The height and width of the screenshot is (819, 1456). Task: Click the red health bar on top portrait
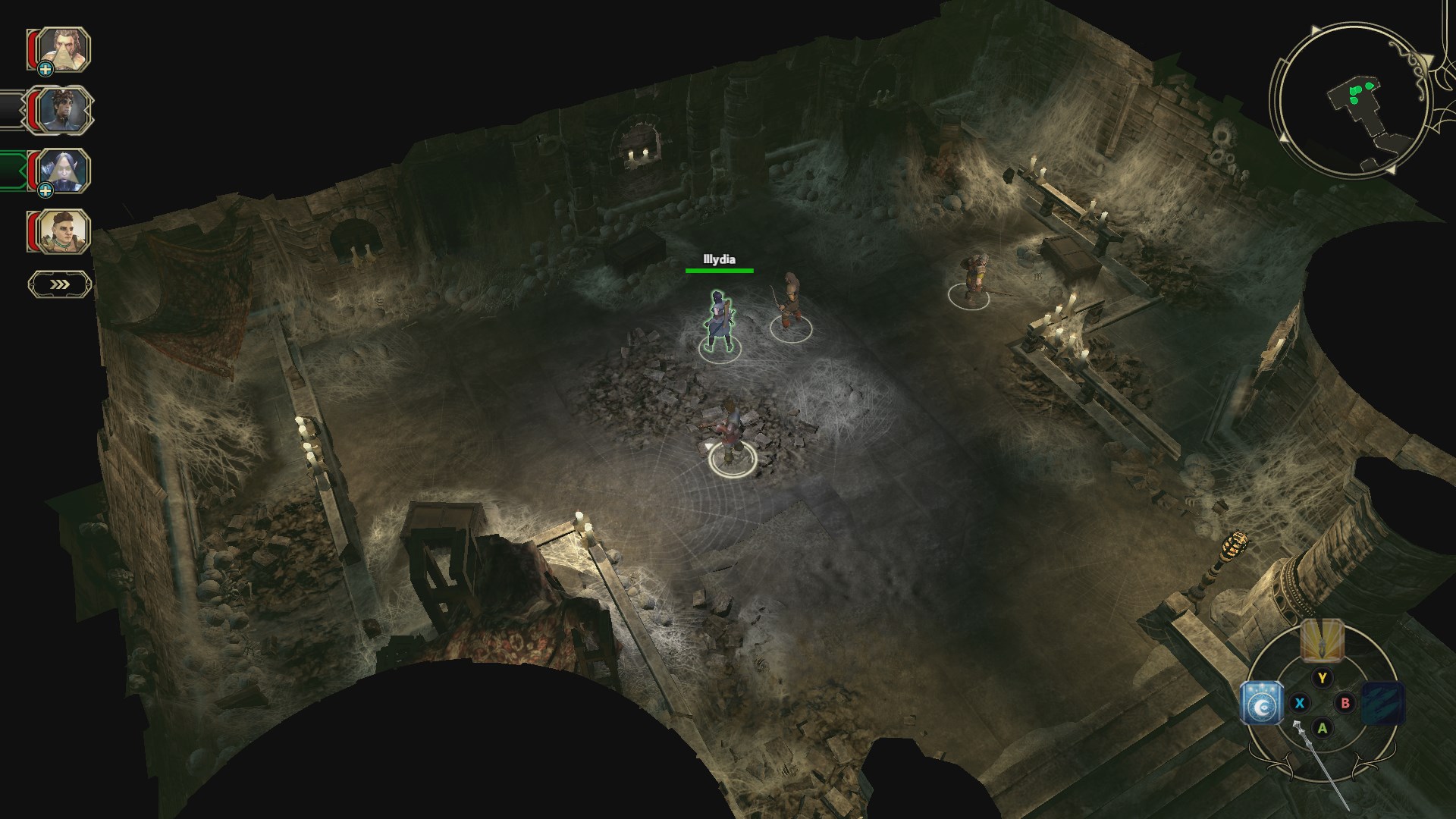tap(32, 47)
